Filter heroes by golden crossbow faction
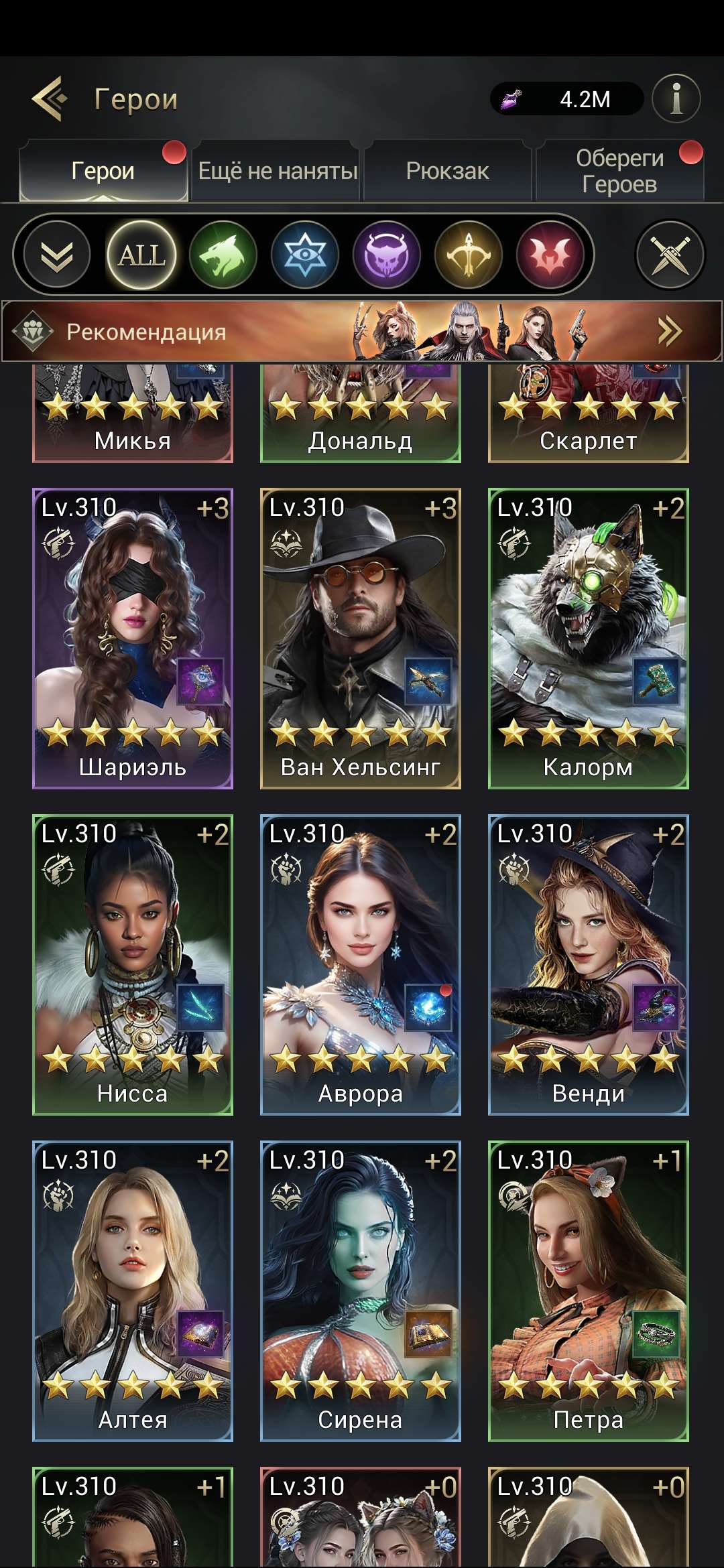 click(x=469, y=255)
